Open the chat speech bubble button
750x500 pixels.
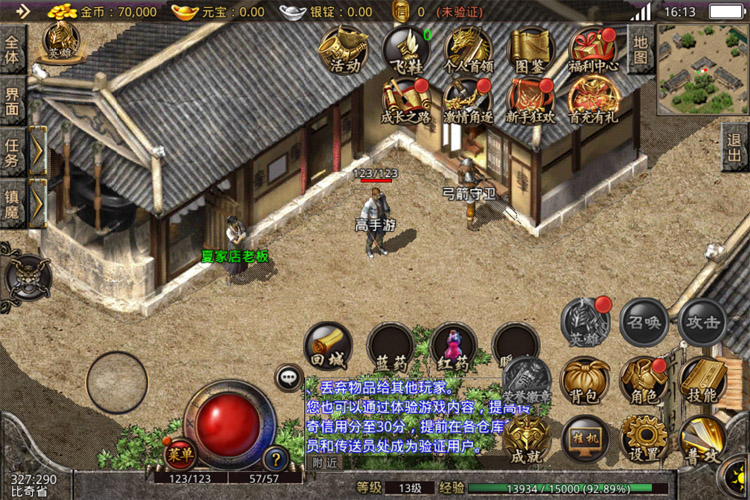coord(290,377)
